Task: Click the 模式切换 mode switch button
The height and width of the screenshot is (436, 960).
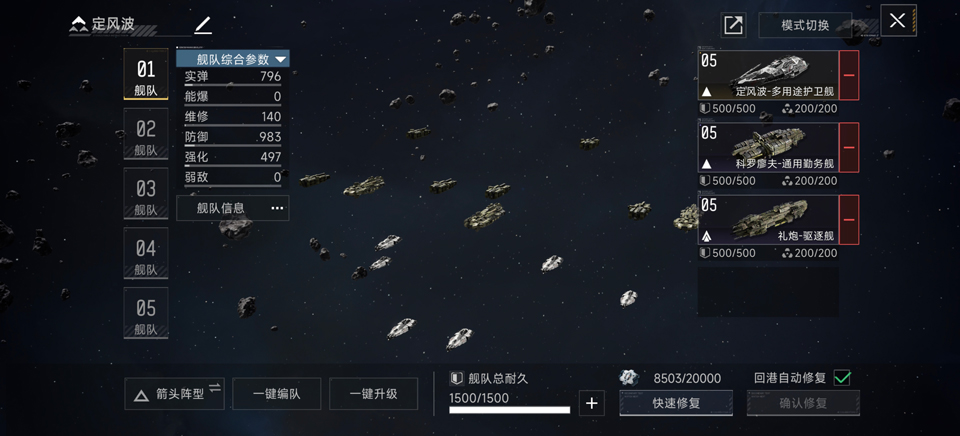Action: pos(805,25)
